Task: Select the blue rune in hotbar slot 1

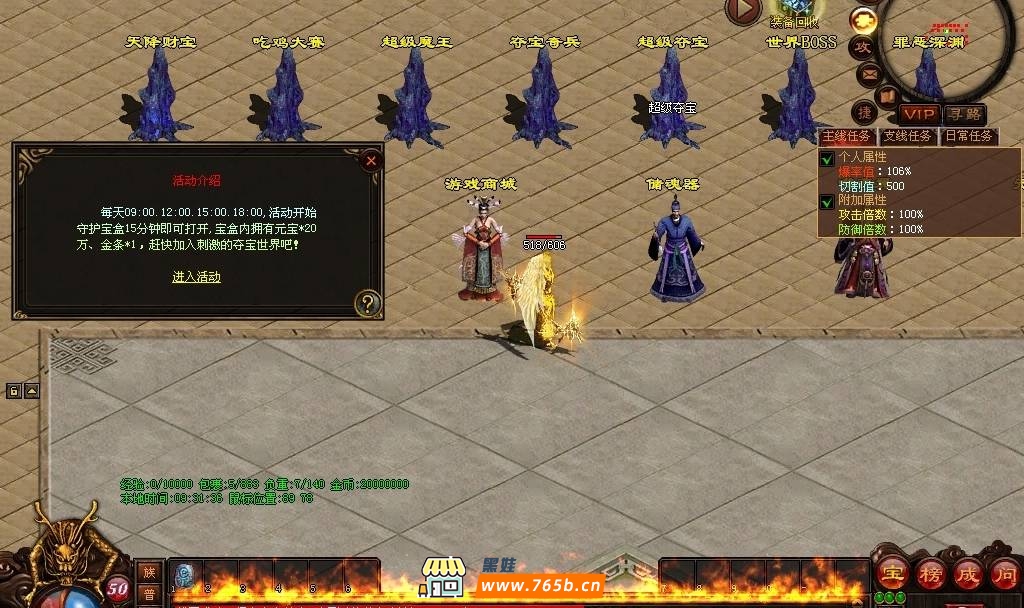Action: [x=186, y=575]
